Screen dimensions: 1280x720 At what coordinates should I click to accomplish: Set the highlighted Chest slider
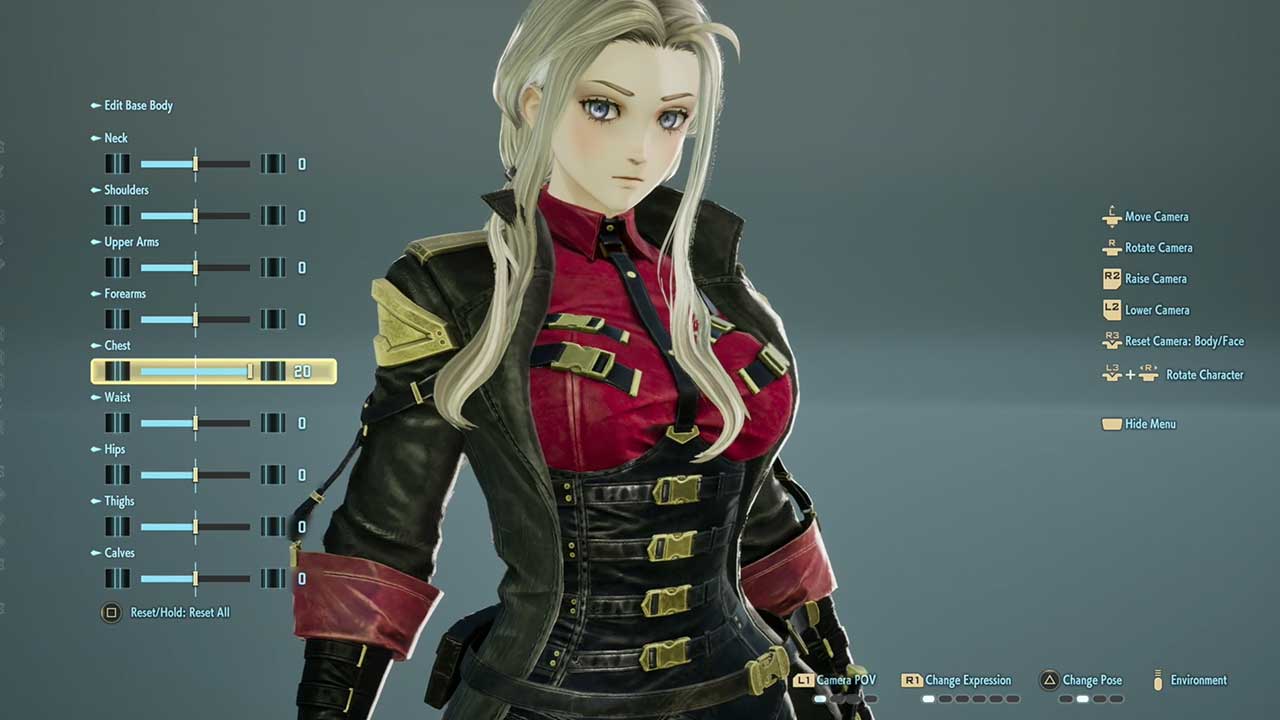[x=195, y=372]
